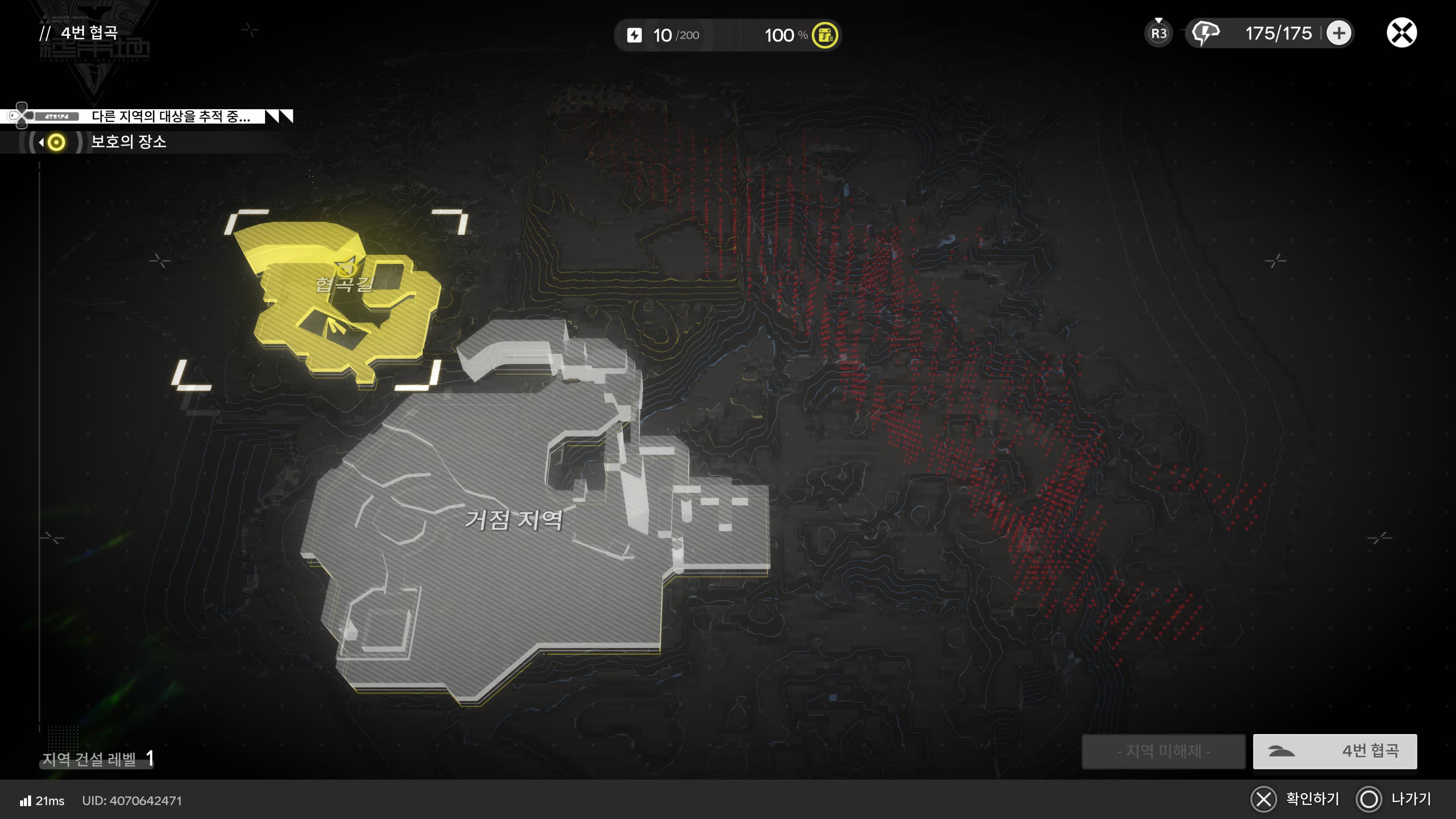This screenshot has height=819, width=1456.
Task: Open the 보호의 장소 tracked objective
Action: [128, 142]
